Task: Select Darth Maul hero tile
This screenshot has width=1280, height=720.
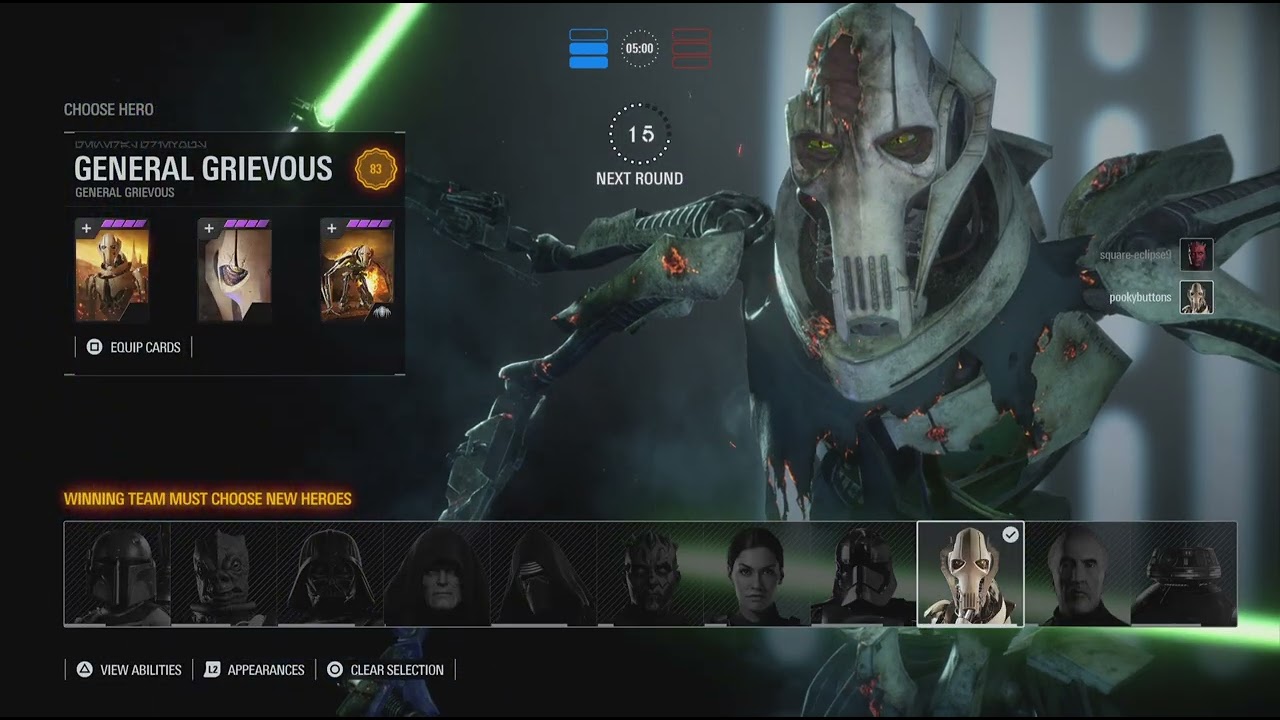Action: pyautogui.click(x=650, y=575)
